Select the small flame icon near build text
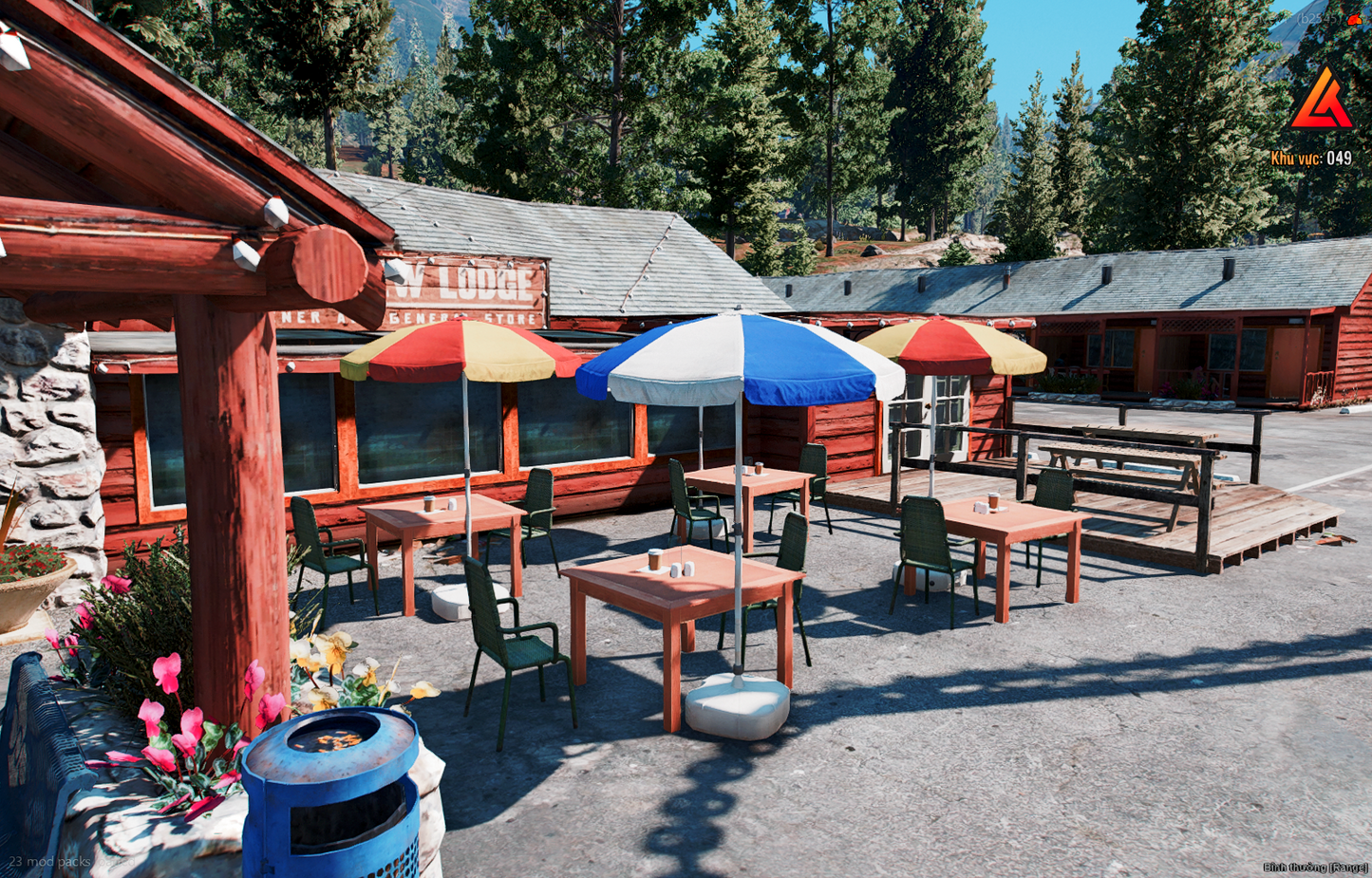The height and width of the screenshot is (878, 1372). coord(1355,19)
